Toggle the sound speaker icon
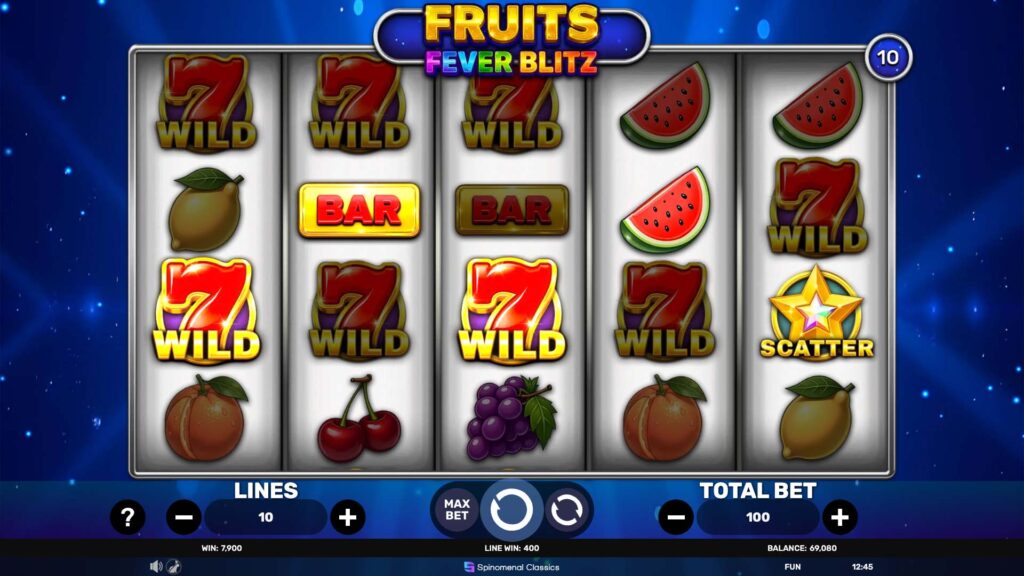 [156, 566]
